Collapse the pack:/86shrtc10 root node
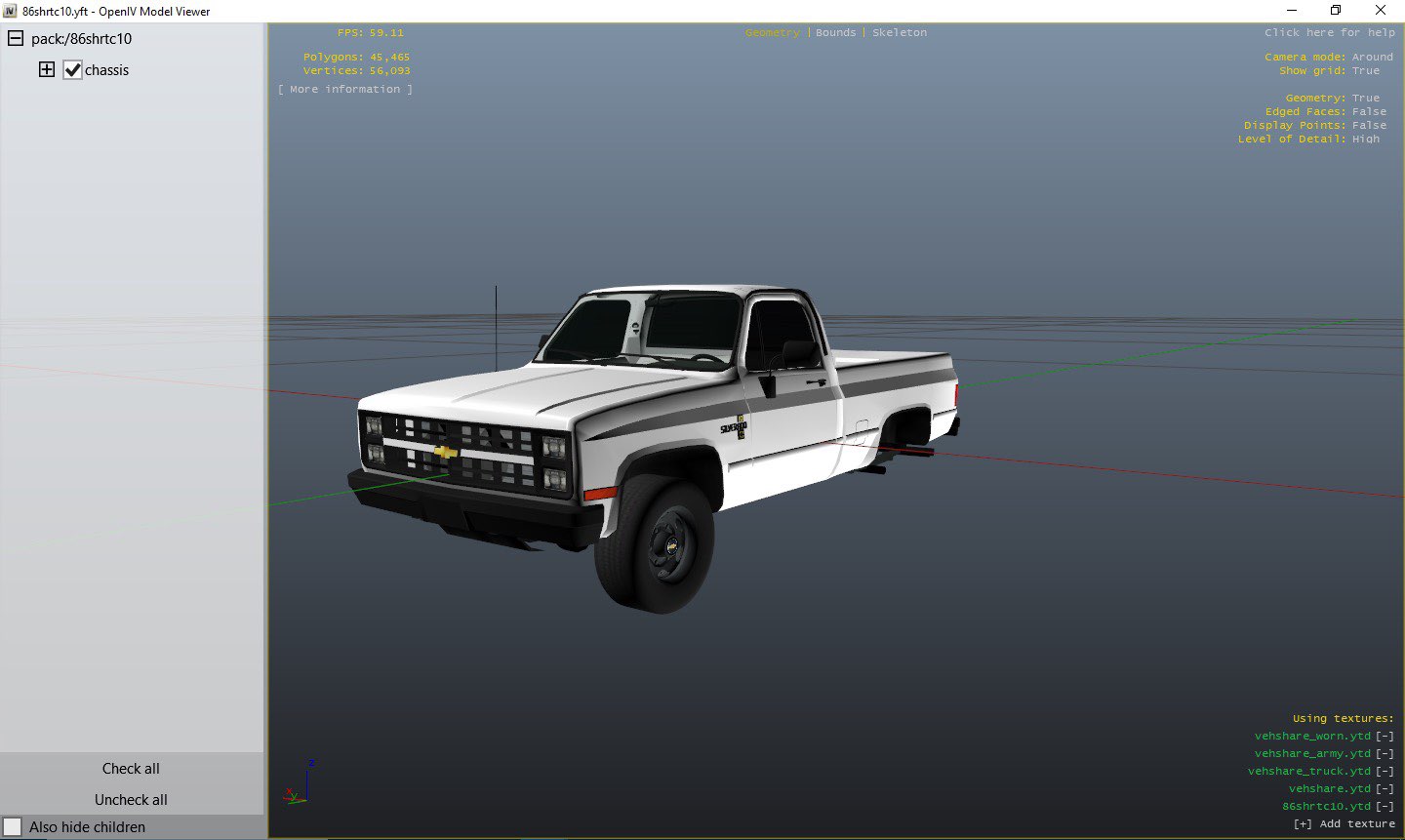1405x840 pixels. [14, 38]
